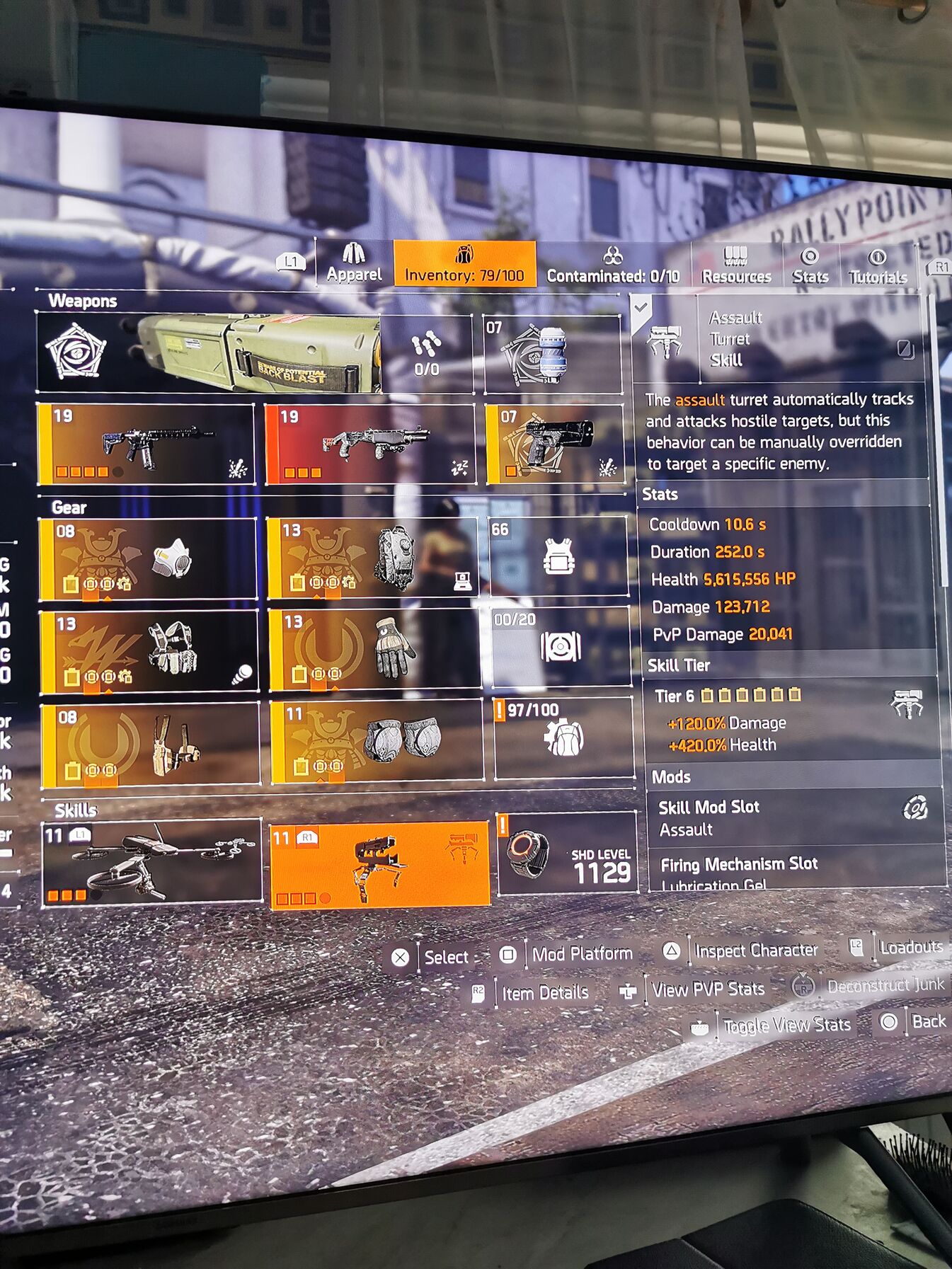Select the pistol sidearm slot

click(555, 444)
